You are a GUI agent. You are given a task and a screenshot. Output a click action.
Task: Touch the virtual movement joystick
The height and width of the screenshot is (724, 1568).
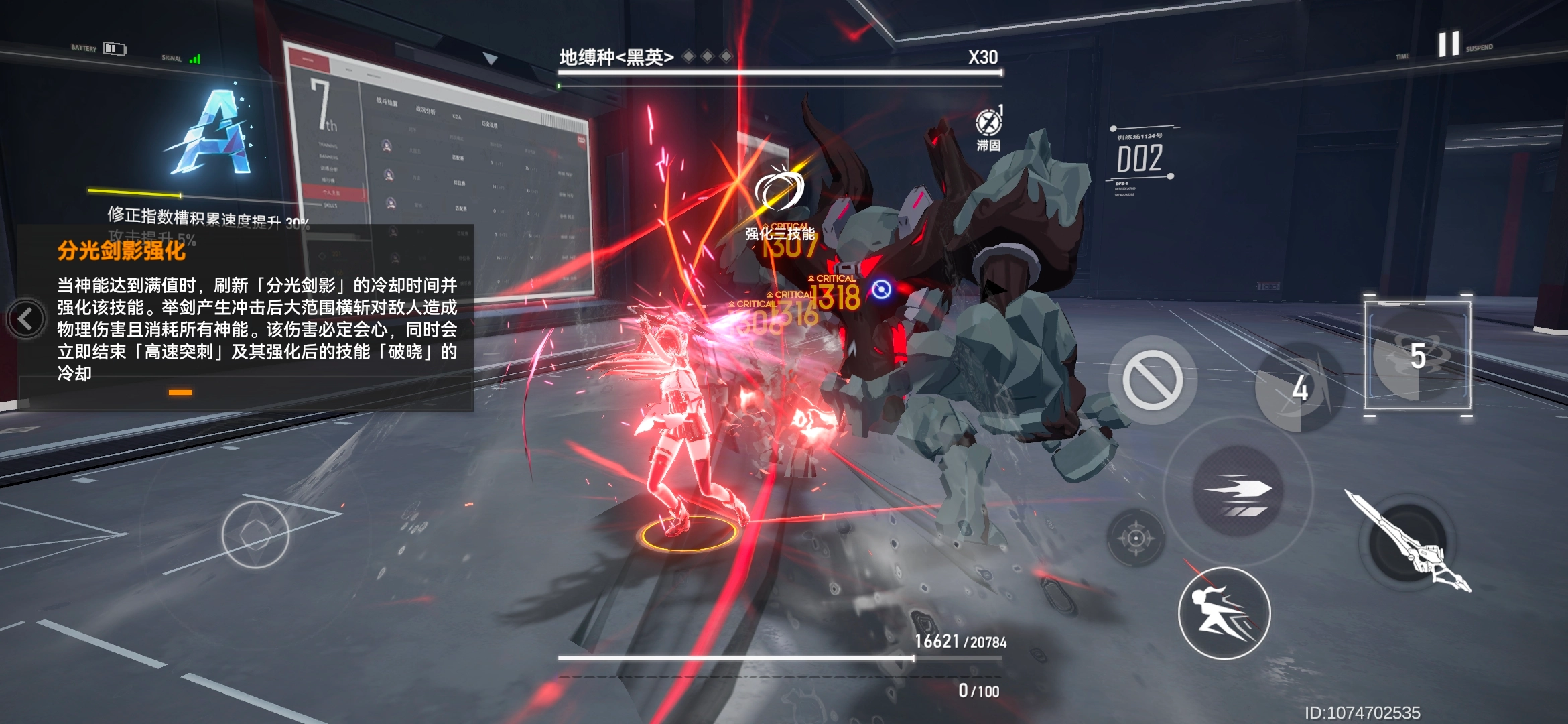pyautogui.click(x=255, y=534)
